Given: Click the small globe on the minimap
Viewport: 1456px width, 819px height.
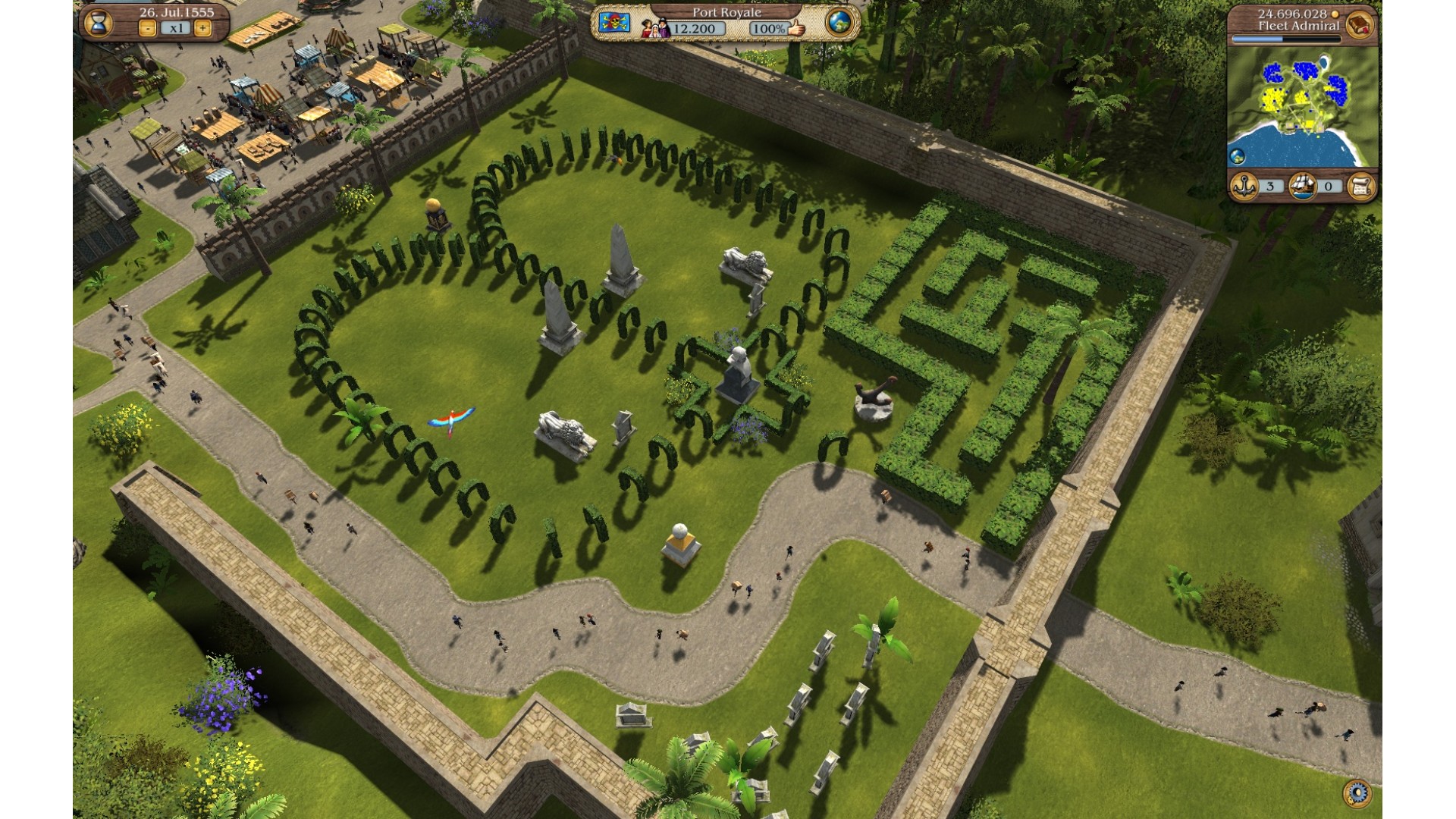Looking at the screenshot, I should (1238, 157).
